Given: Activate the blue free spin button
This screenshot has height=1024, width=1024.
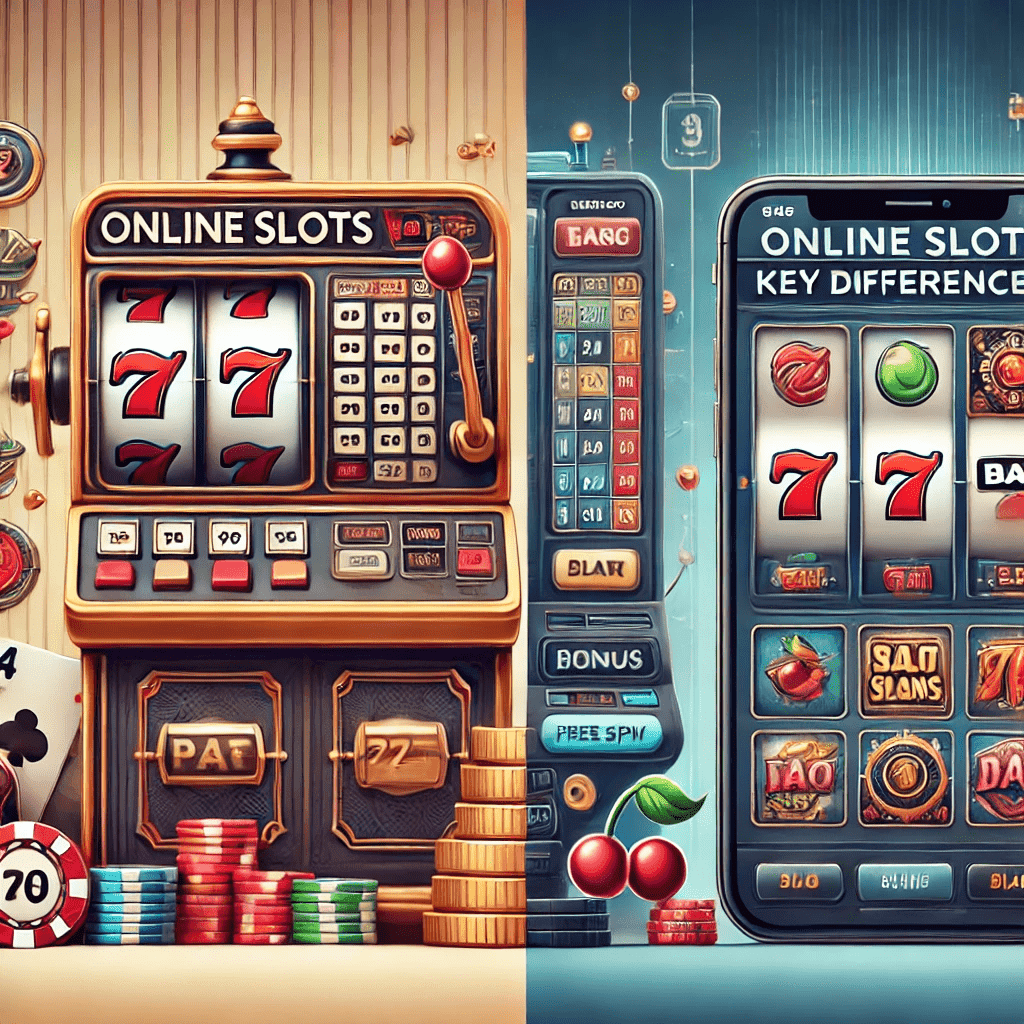Looking at the screenshot, I should click(601, 733).
